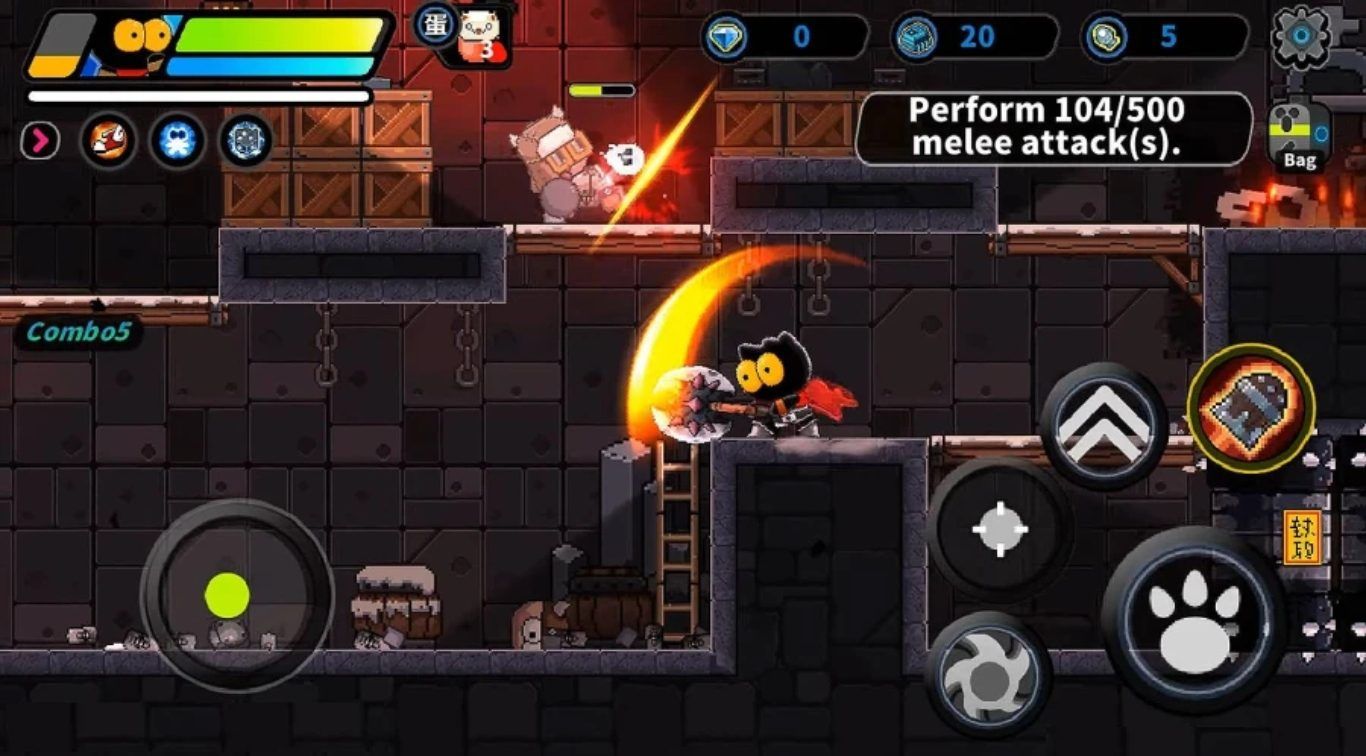Activate the crosshair ranged attack button
Viewport: 1366px width, 756px height.
[x=1000, y=529]
